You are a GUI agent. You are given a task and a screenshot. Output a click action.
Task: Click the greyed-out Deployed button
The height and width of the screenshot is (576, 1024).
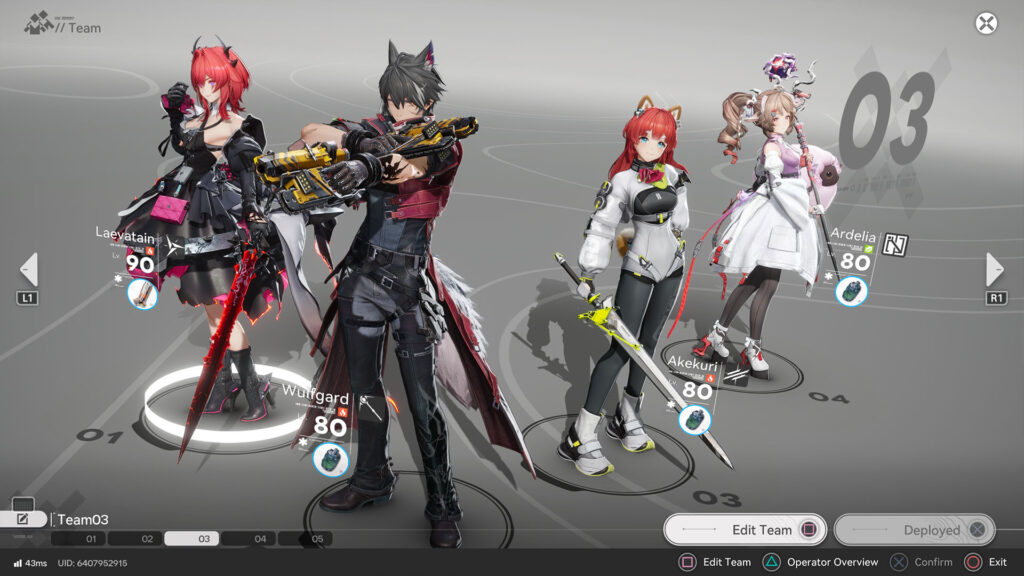tap(915, 530)
